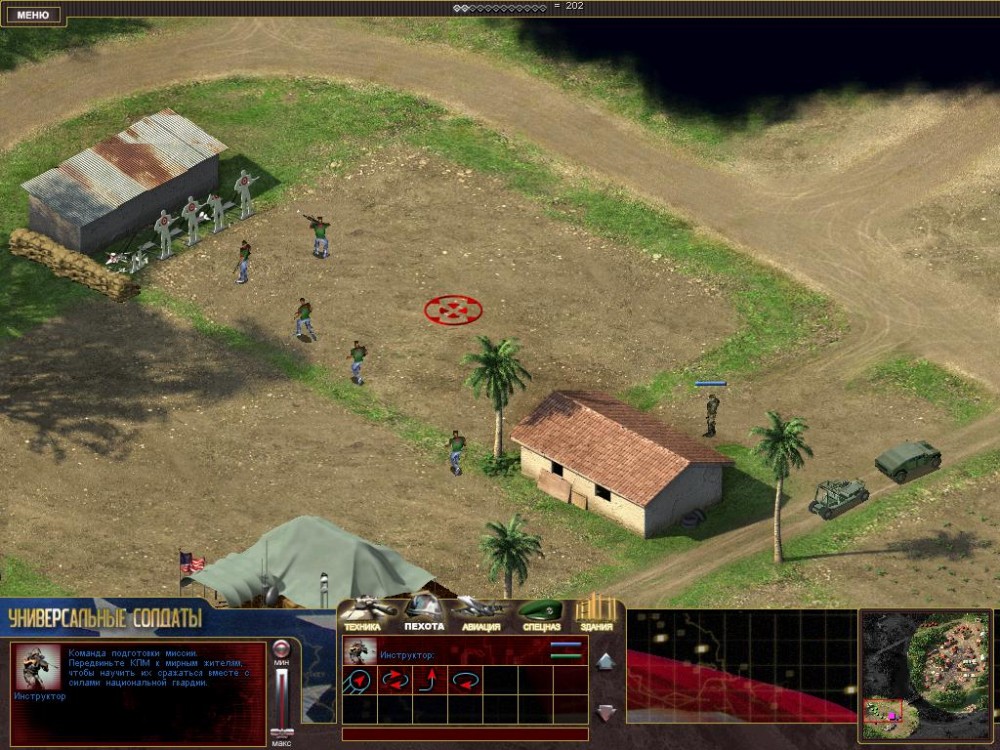Use the upward curved arrow command
1000x750 pixels.
(431, 681)
